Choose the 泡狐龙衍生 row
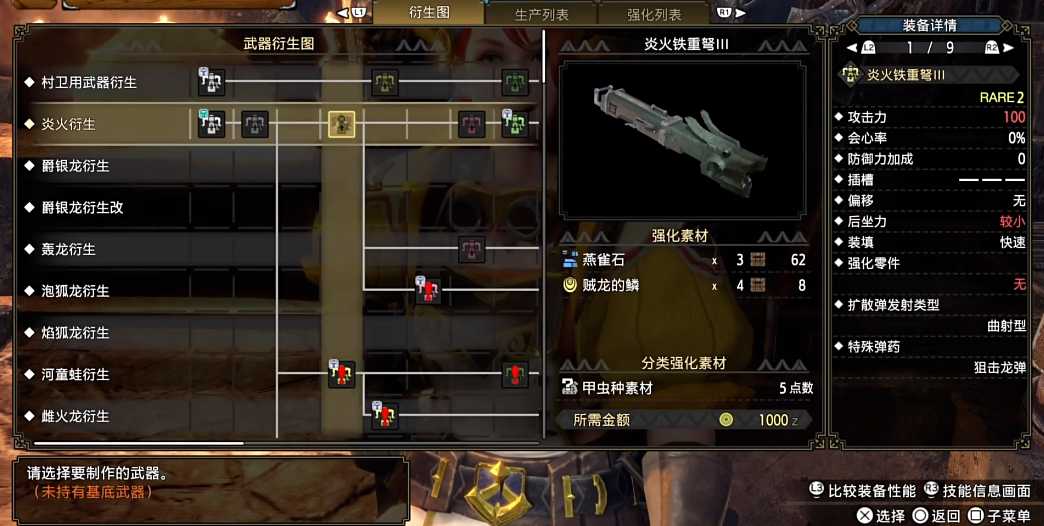Screen dimensions: 1044x526 [x=75, y=291]
